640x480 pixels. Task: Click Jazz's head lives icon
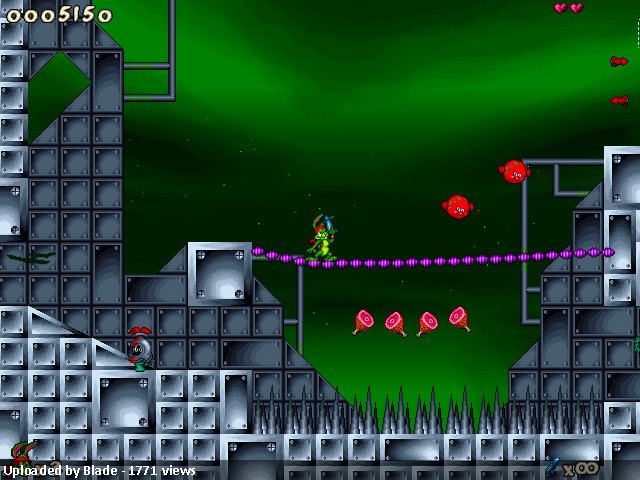pyautogui.click(x=21, y=452)
